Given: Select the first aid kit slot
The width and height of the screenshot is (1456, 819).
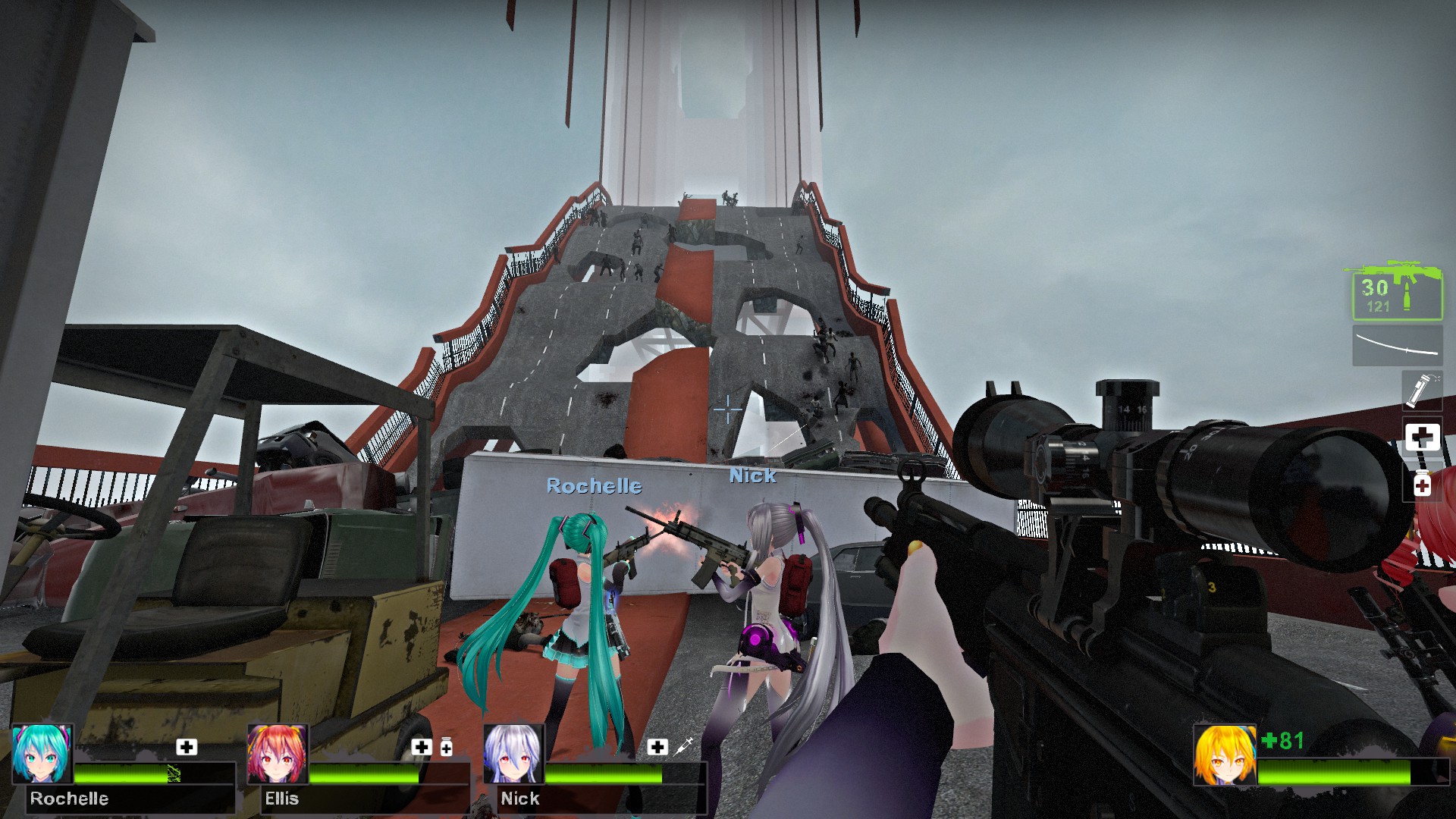Looking at the screenshot, I should 1422,437.
